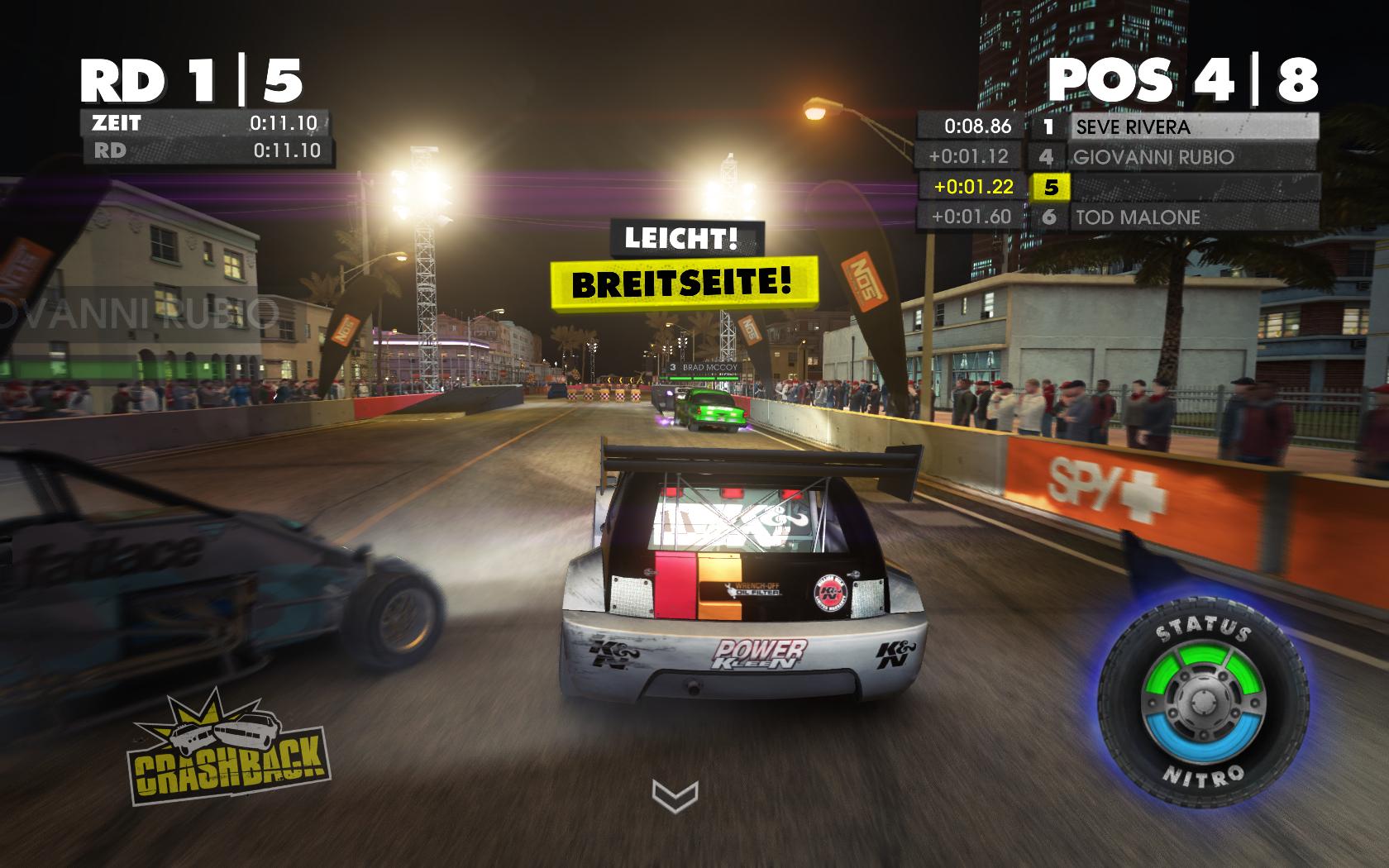Select Giovanni Rubio in the standings
Image resolution: width=1389 pixels, height=868 pixels.
pyautogui.click(x=1193, y=157)
